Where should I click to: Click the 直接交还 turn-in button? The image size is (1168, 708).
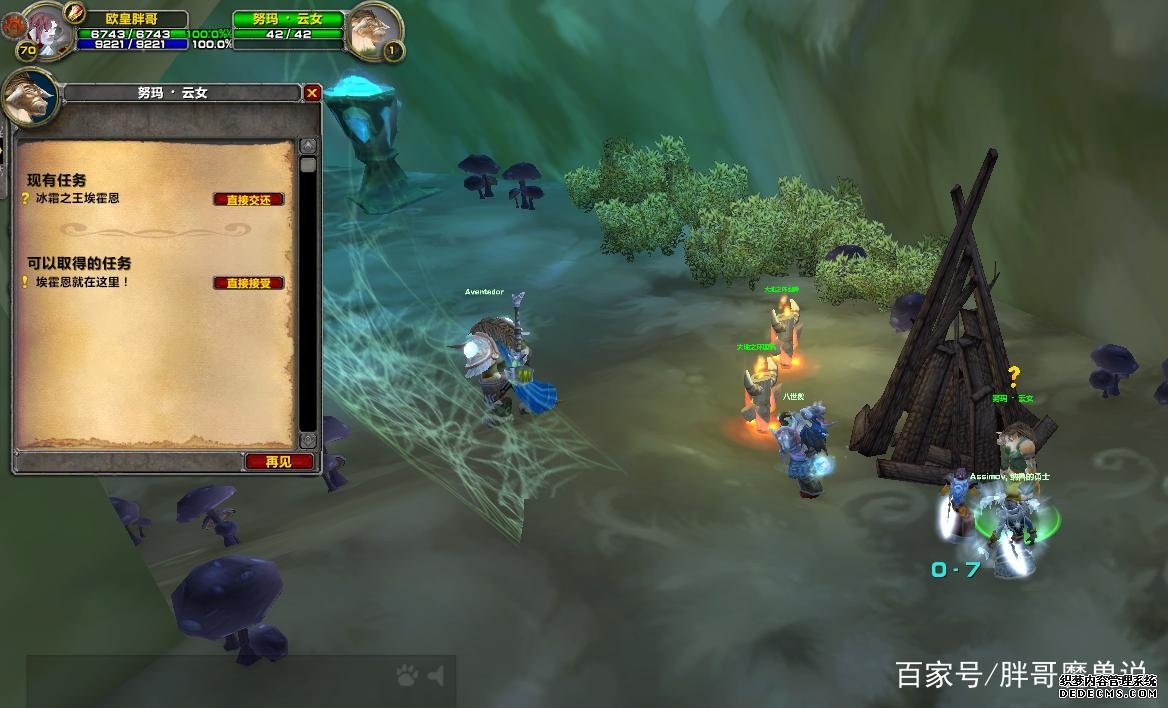tap(248, 199)
